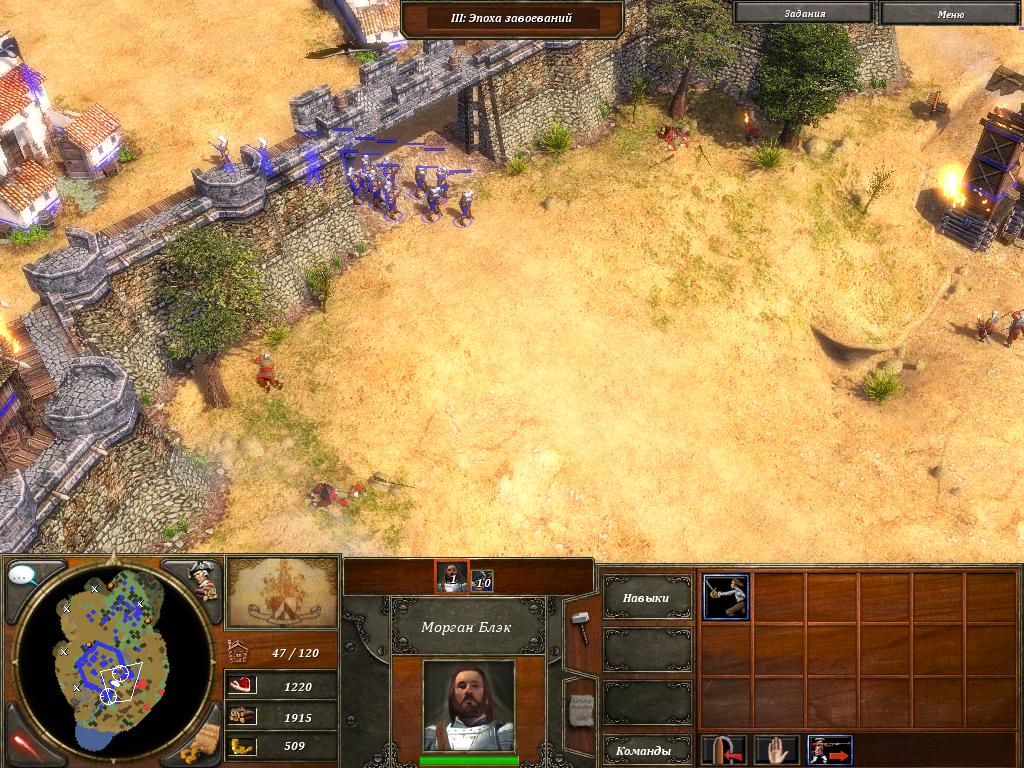Click the Команды label
The height and width of the screenshot is (768, 1024).
coord(646,750)
